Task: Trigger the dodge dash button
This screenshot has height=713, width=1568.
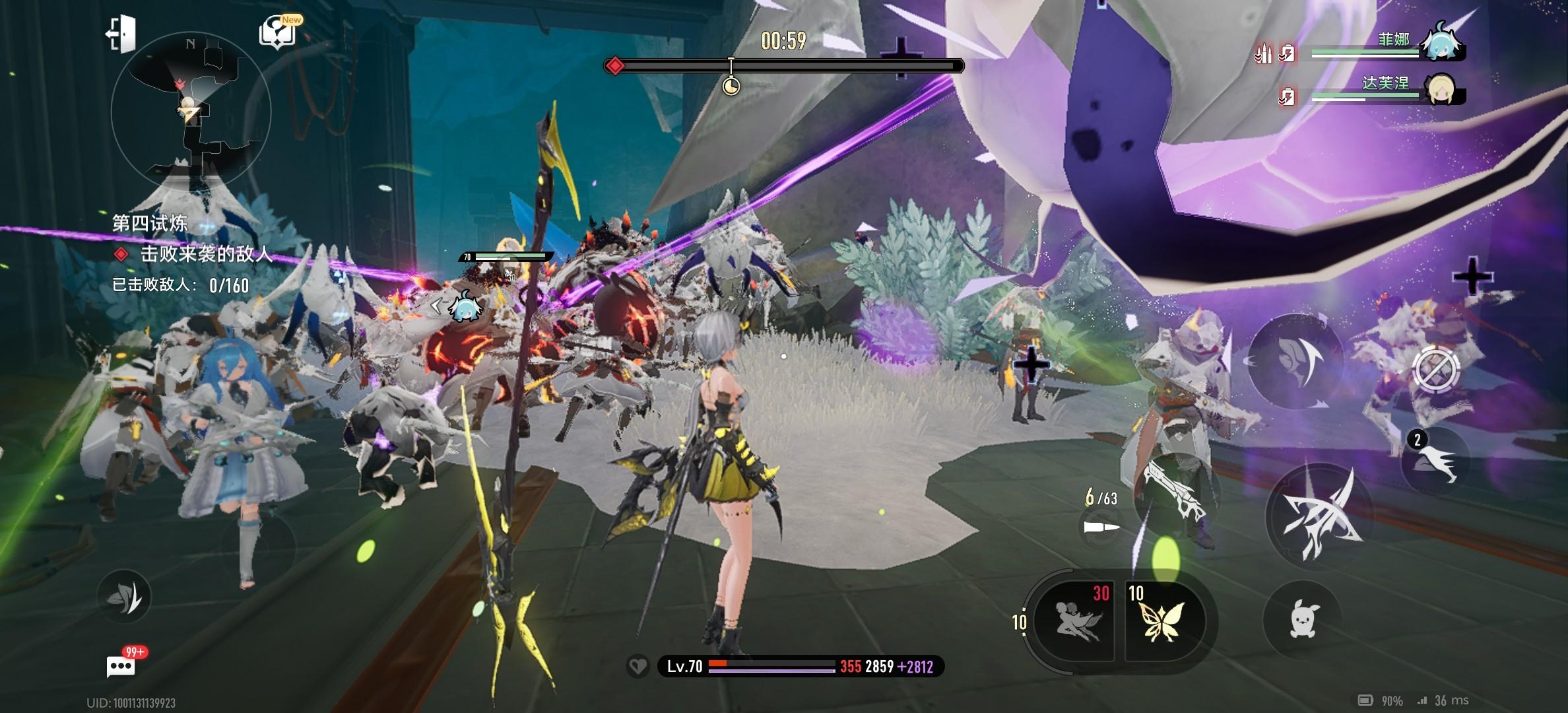Action: [1295, 362]
